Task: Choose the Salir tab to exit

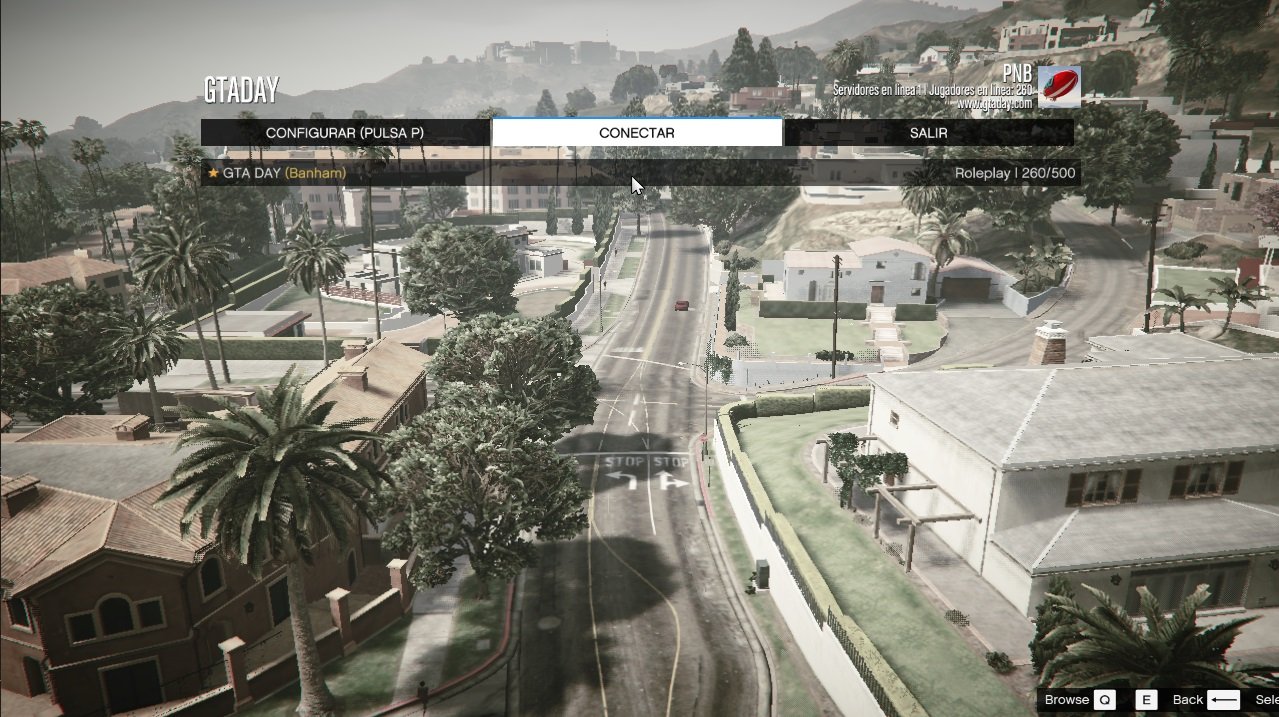Action: pos(928,133)
